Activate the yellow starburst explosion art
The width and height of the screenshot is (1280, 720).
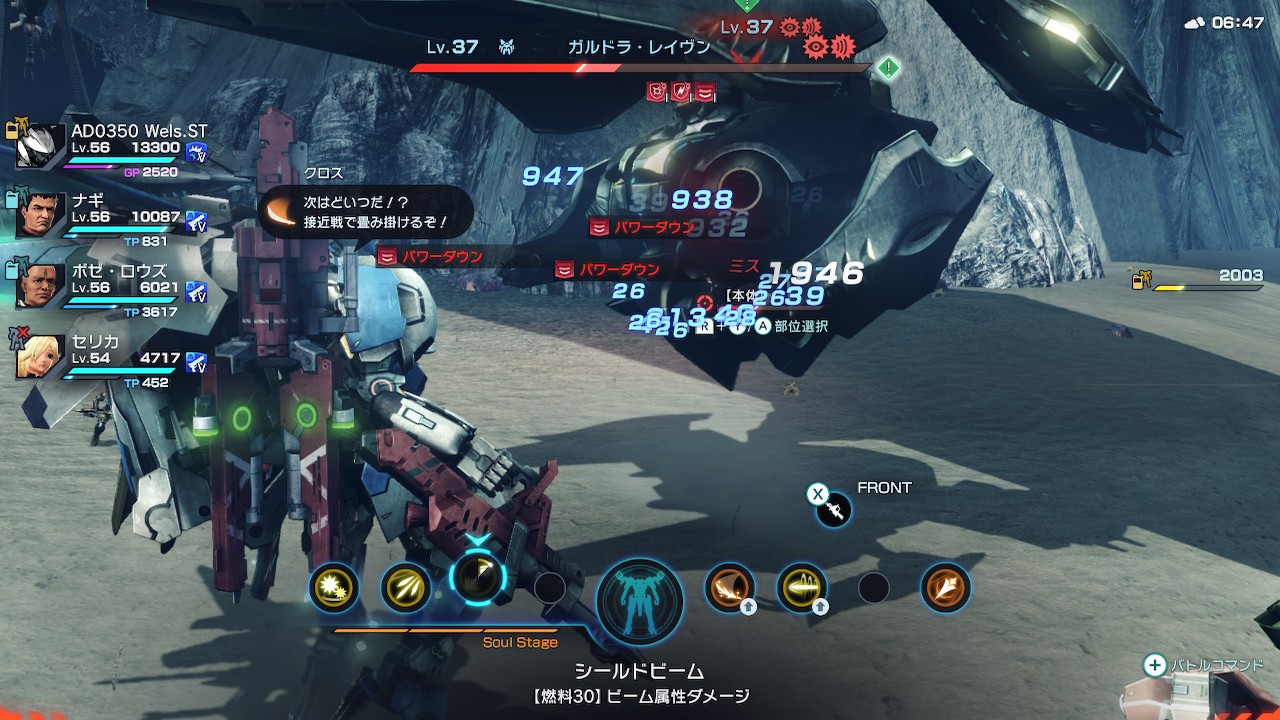tap(333, 586)
